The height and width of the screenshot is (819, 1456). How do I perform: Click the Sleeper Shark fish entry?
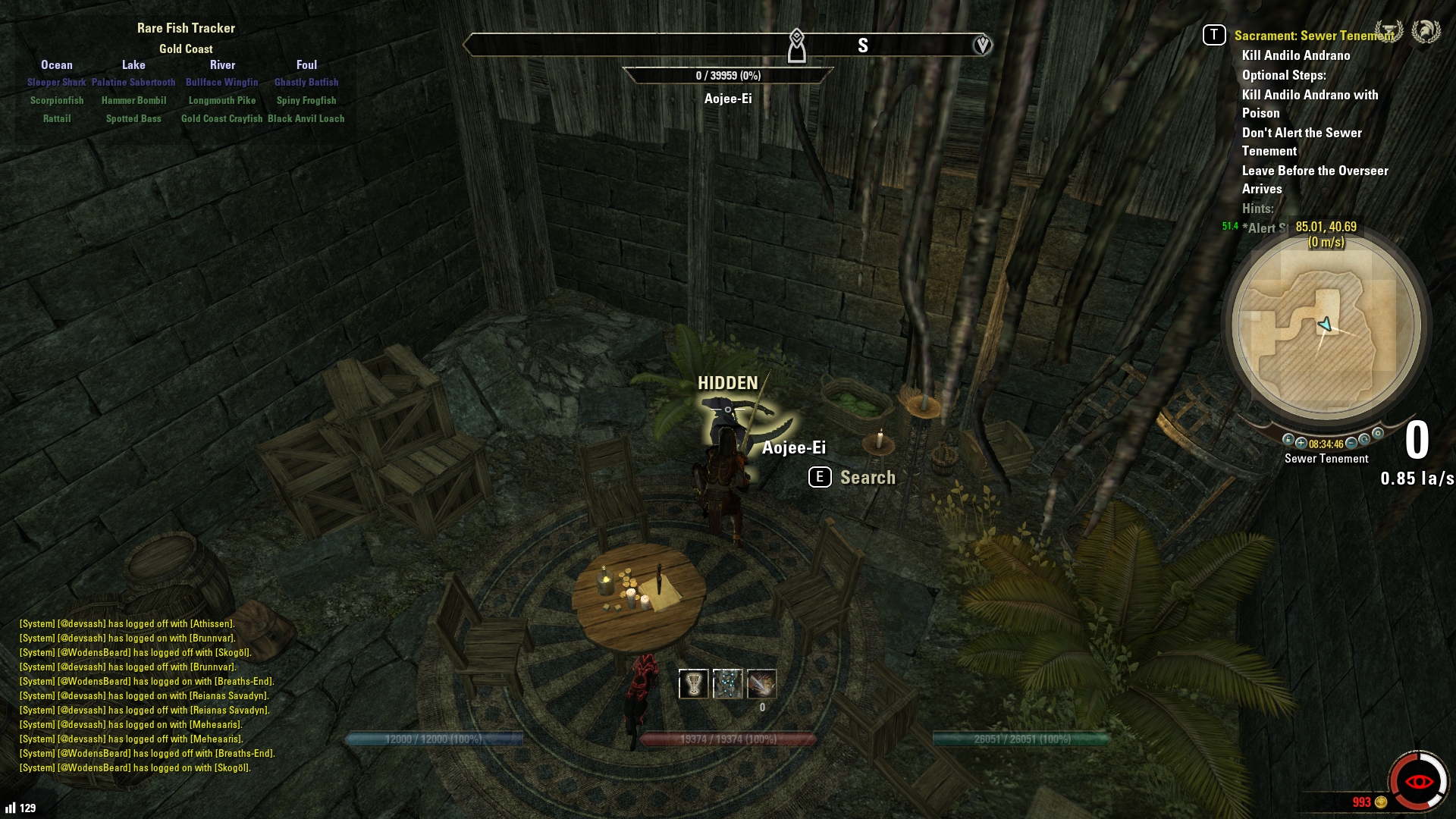point(57,83)
